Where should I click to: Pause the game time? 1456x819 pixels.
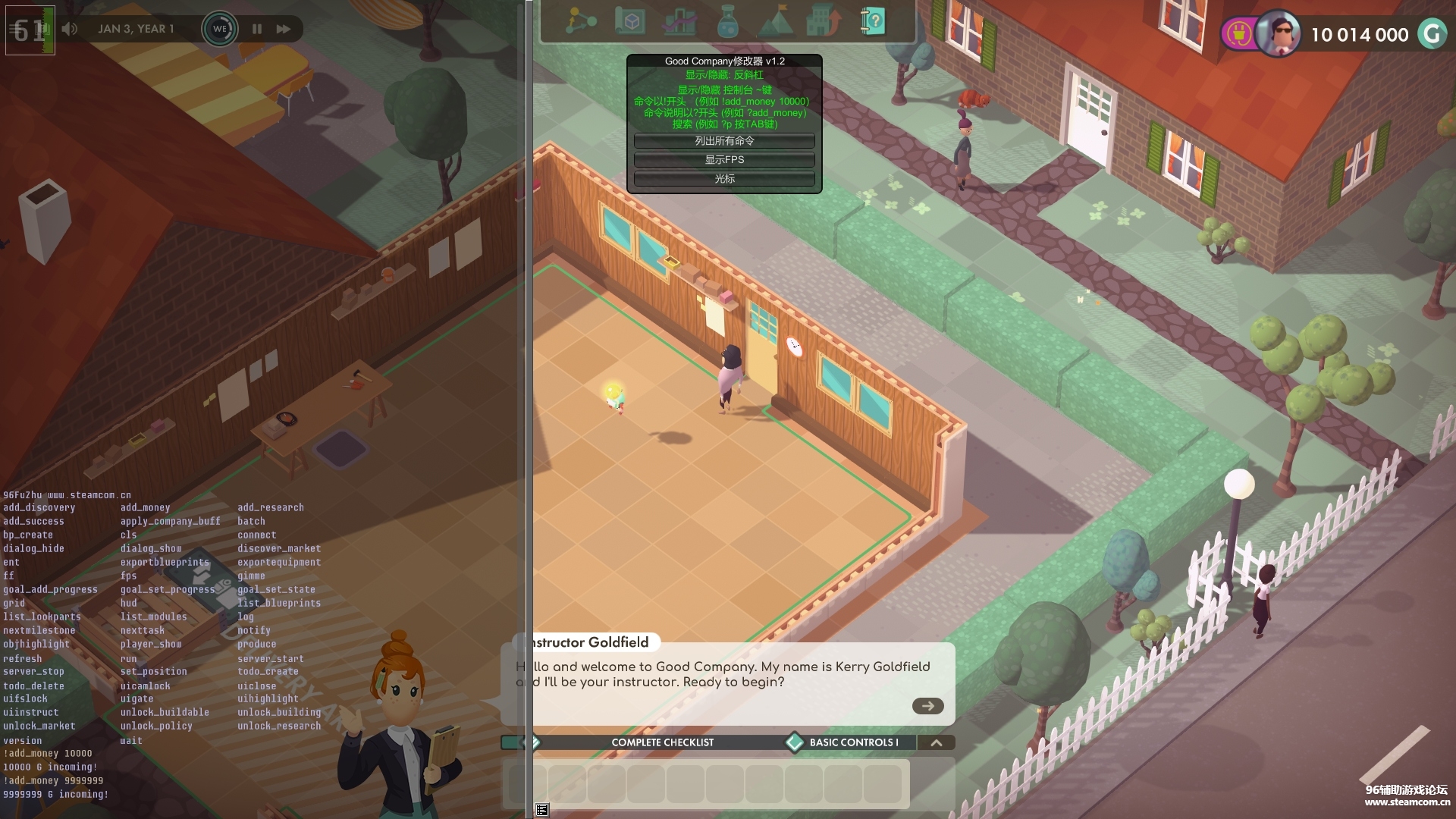coord(257,29)
